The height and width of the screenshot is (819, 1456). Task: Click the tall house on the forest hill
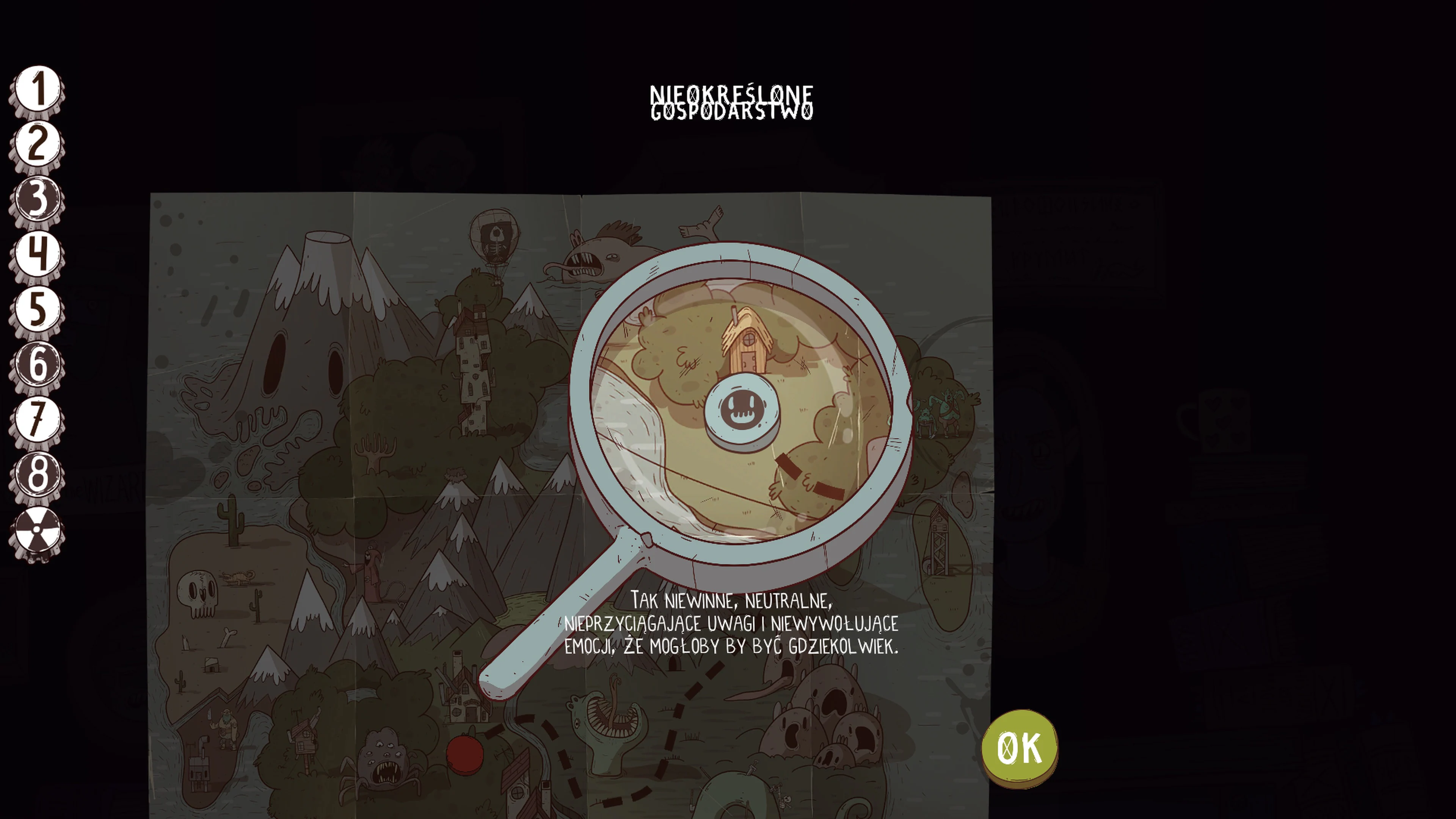[x=474, y=364]
